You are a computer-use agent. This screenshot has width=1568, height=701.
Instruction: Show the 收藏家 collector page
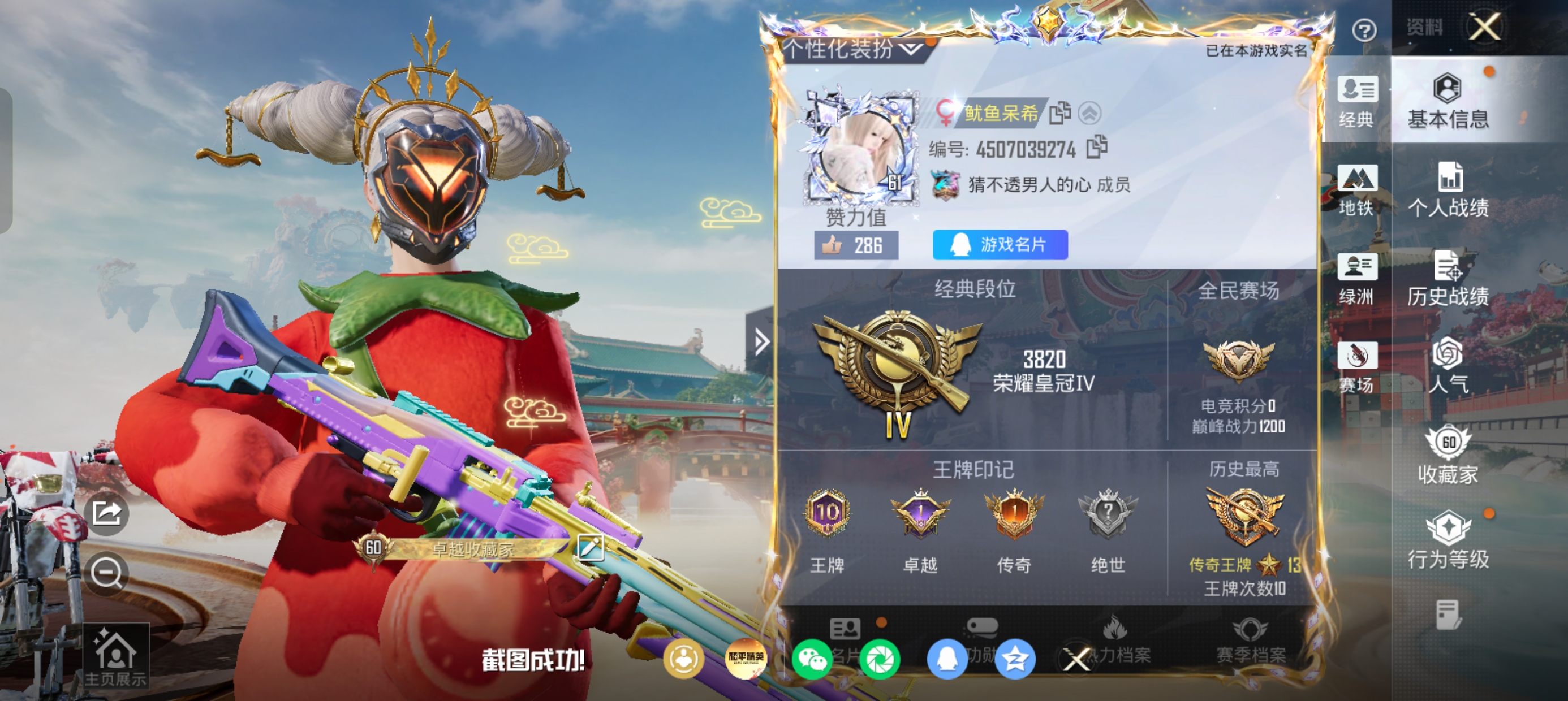click(x=1448, y=455)
